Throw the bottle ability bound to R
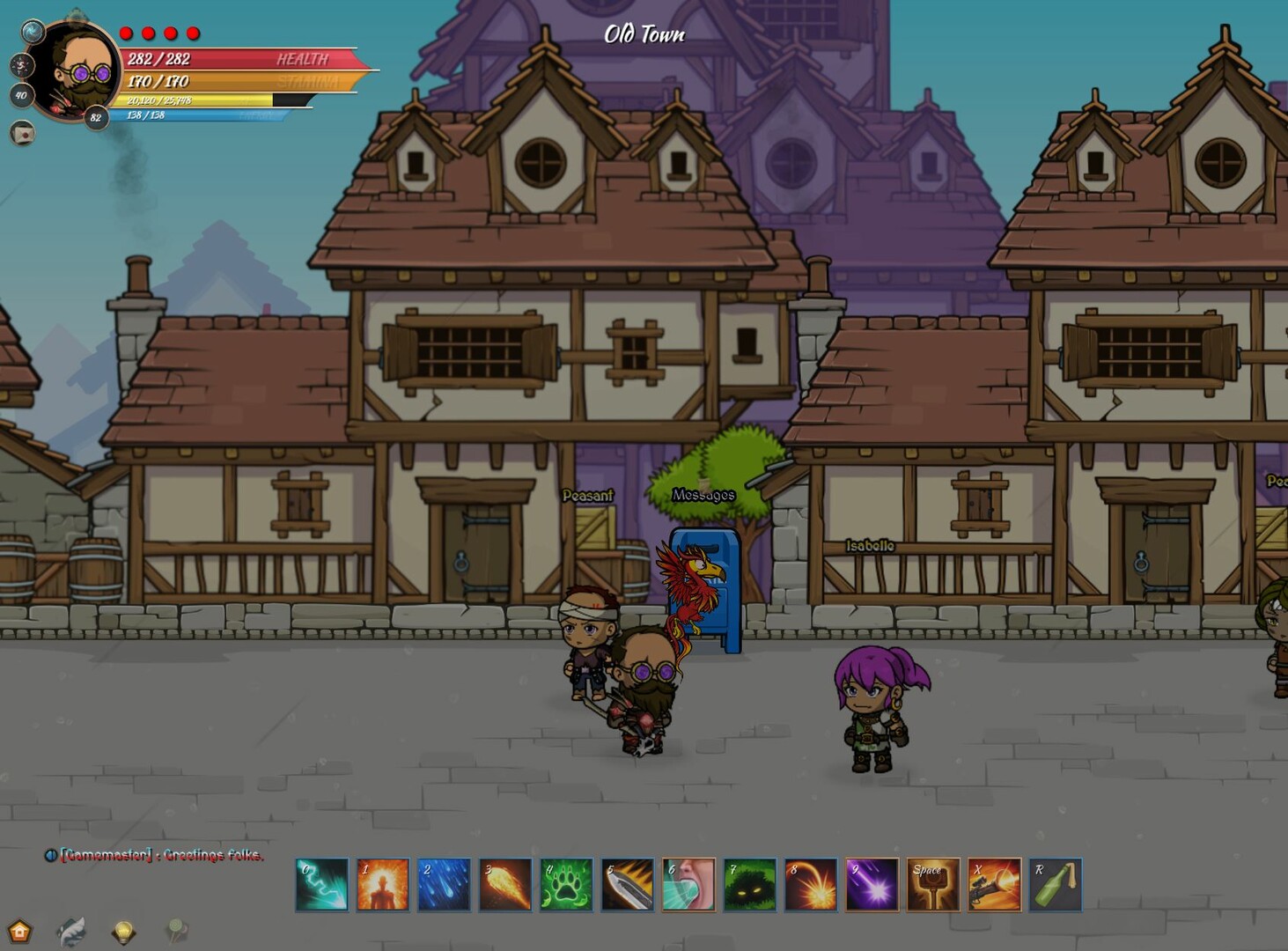1288x951 pixels. [1055, 884]
